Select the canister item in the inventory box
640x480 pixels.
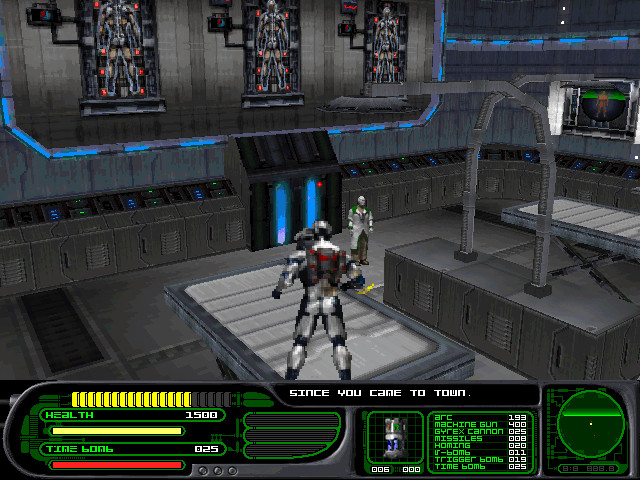[x=395, y=437]
